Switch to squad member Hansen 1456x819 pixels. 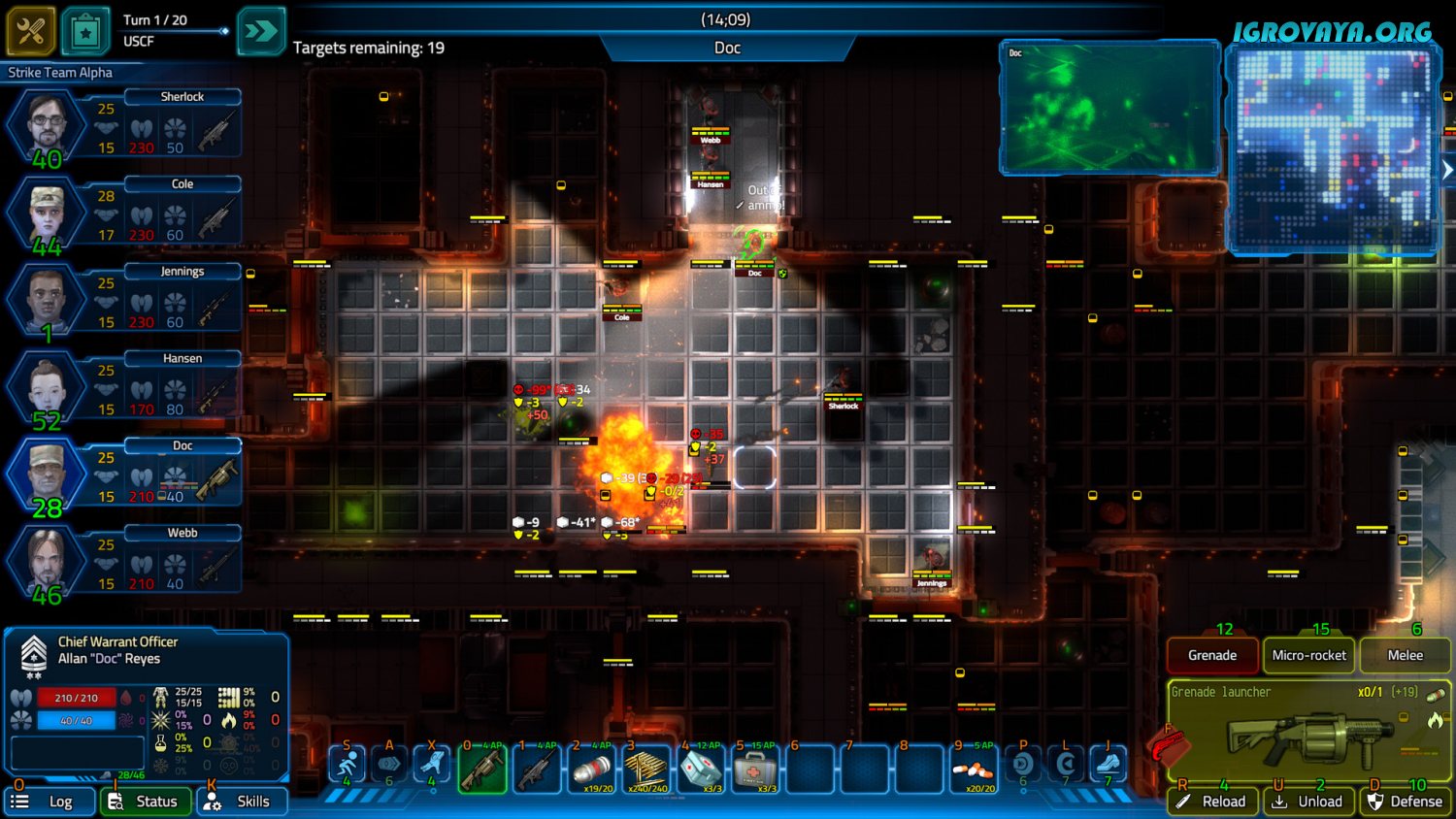(x=47, y=387)
